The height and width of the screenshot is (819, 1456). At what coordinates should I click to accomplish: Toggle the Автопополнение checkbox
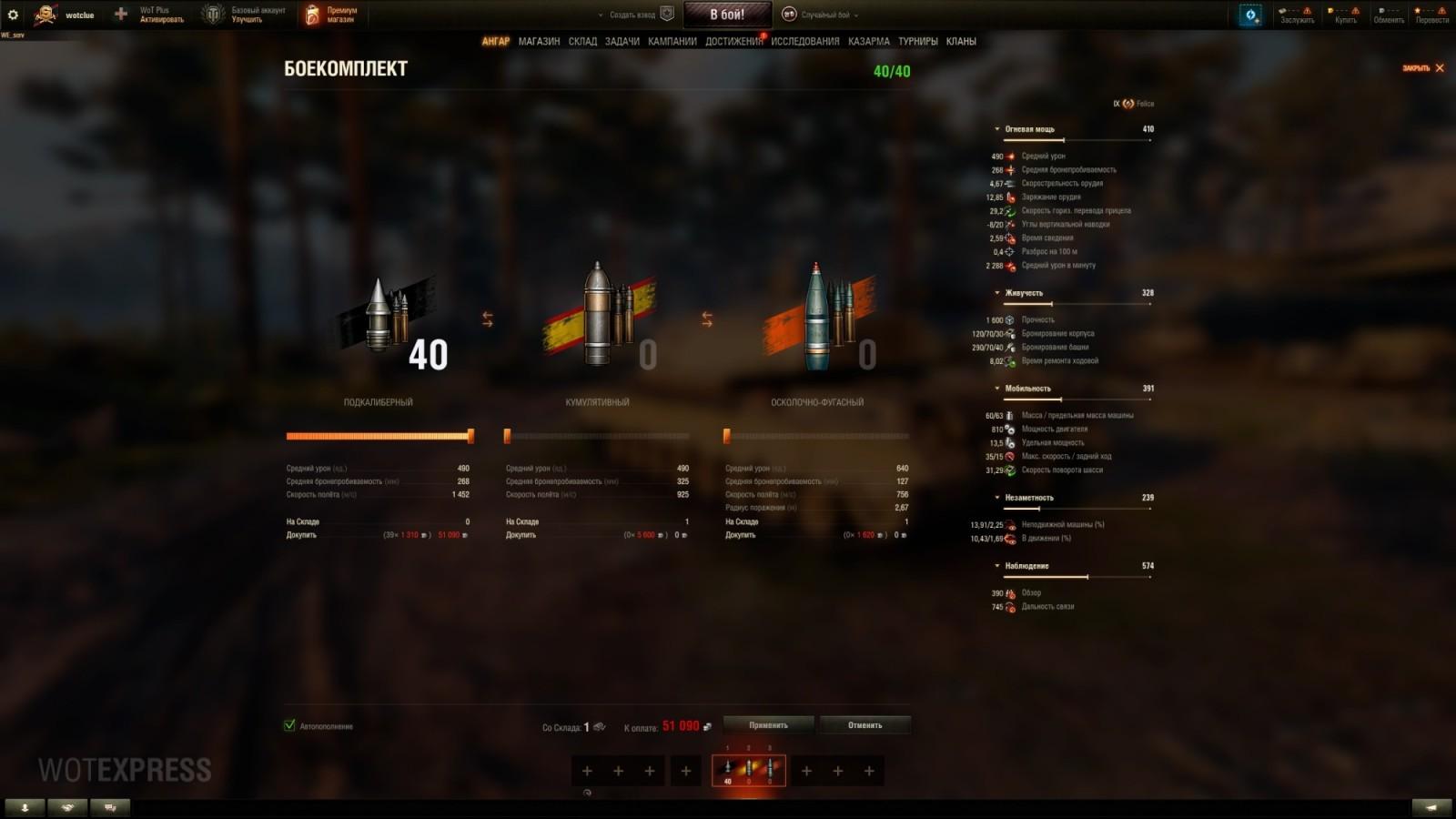click(289, 726)
